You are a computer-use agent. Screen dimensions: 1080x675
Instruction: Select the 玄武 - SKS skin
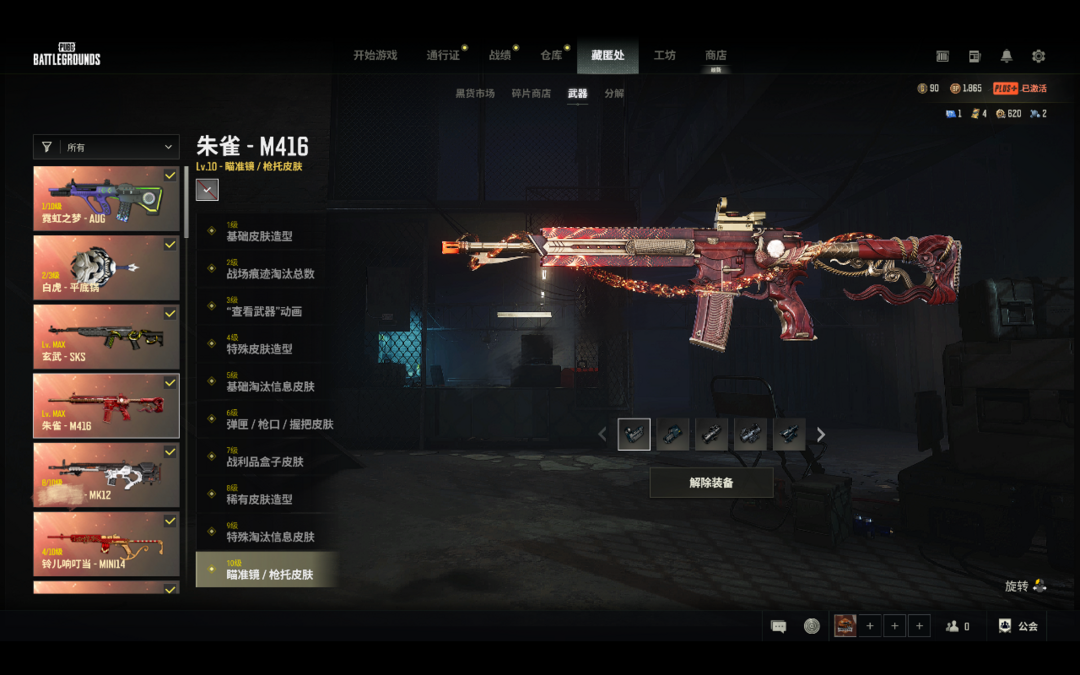(x=106, y=337)
